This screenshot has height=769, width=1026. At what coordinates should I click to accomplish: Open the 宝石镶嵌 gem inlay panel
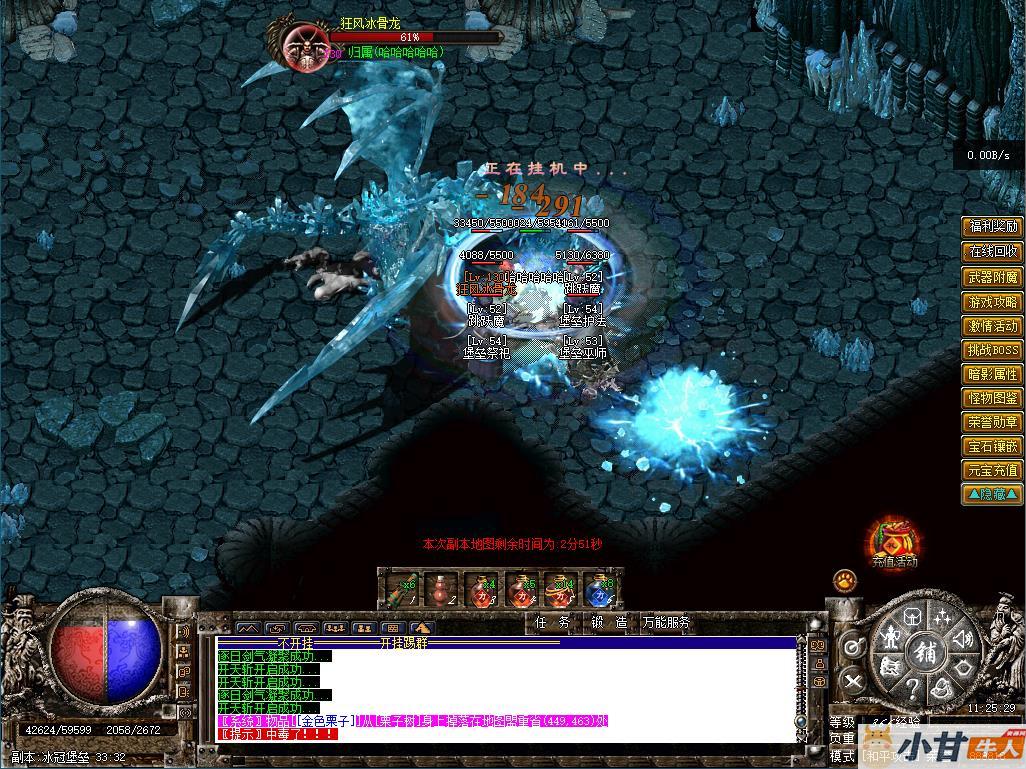(x=992, y=446)
